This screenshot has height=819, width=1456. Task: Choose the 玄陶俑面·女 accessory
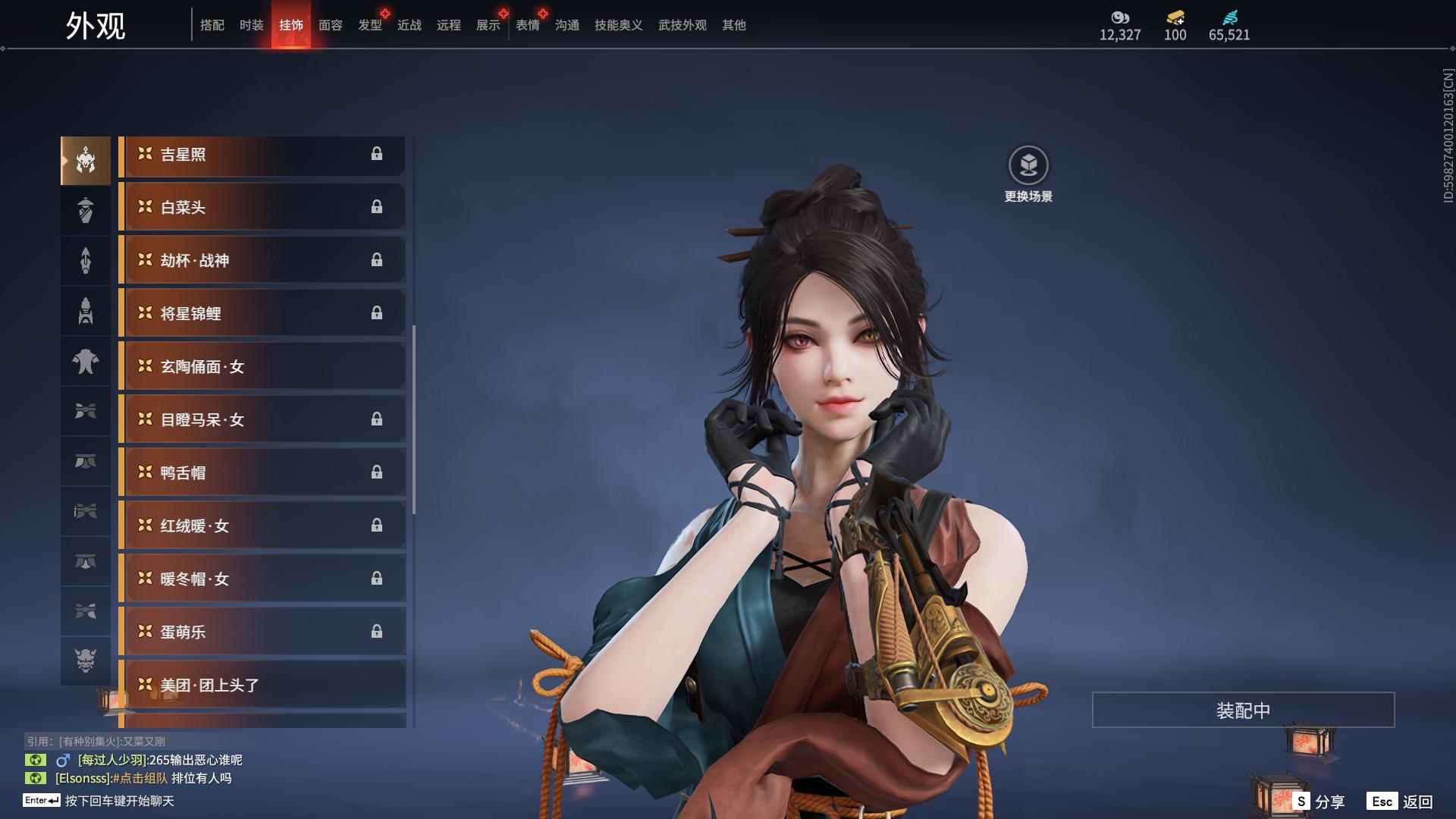tap(262, 367)
